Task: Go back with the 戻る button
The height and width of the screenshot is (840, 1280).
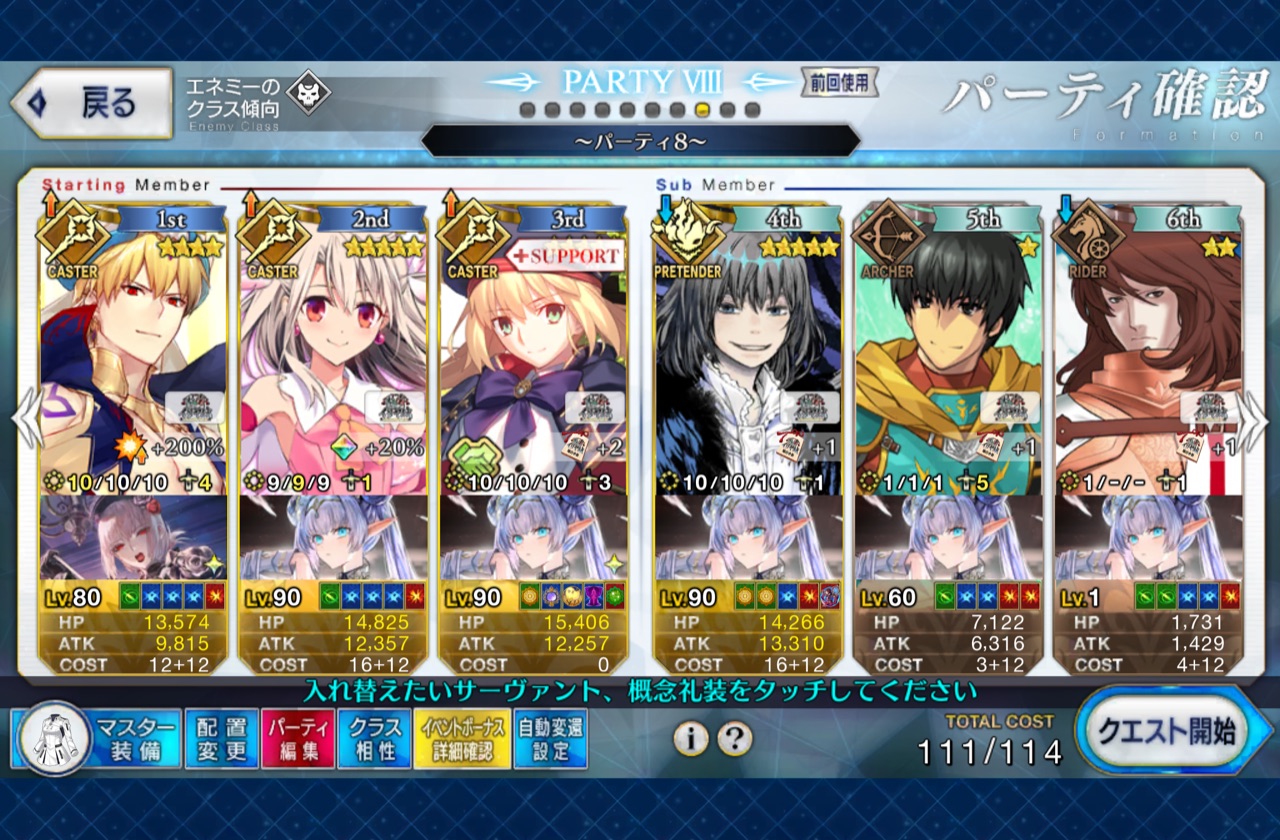Action: pyautogui.click(x=92, y=103)
